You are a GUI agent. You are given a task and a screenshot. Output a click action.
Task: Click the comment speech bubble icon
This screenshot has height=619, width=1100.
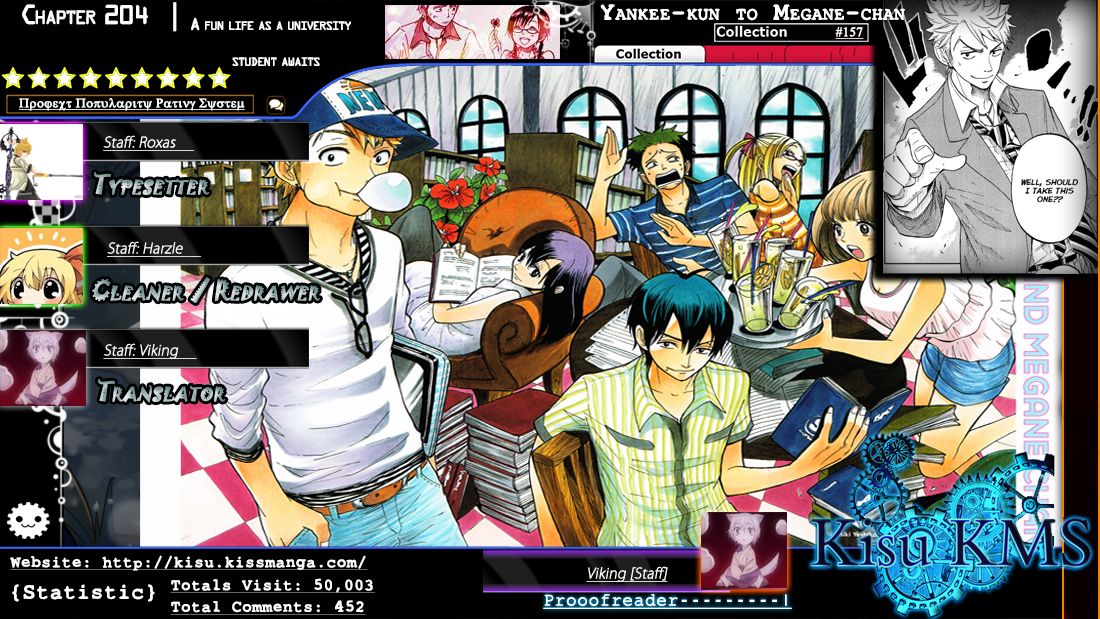coord(275,104)
